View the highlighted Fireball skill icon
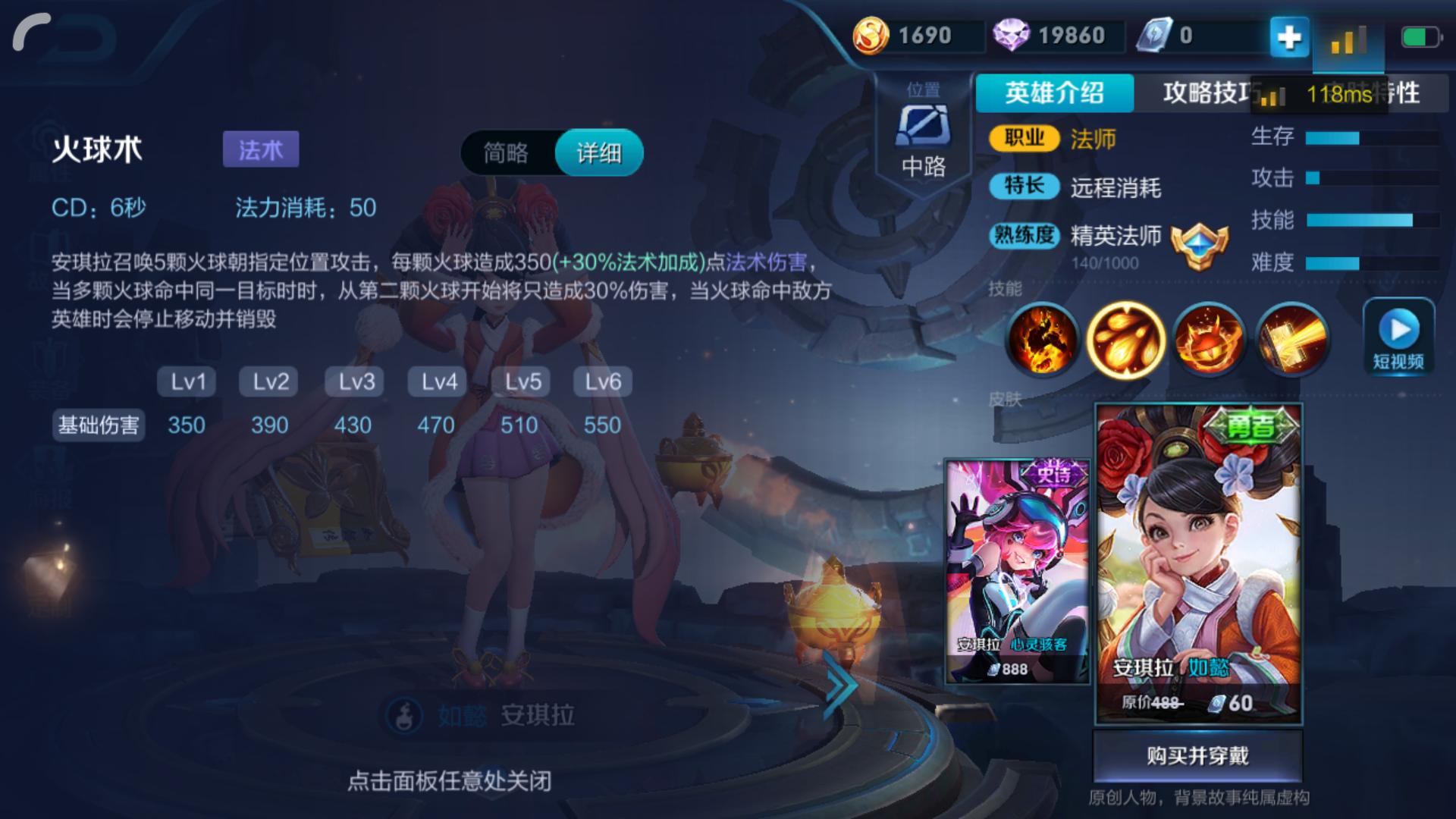 click(x=1128, y=339)
